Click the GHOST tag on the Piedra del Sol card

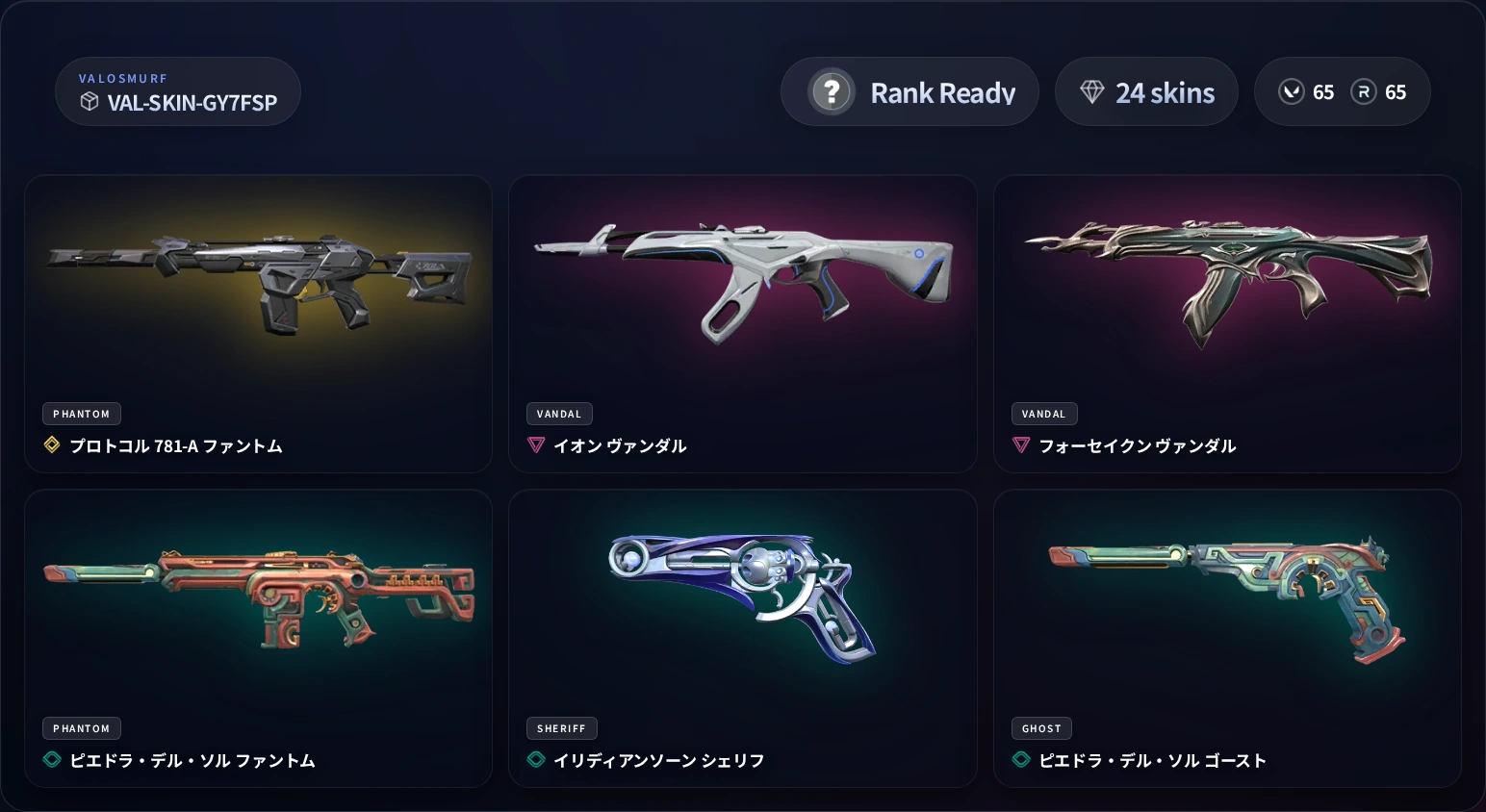click(x=1040, y=728)
